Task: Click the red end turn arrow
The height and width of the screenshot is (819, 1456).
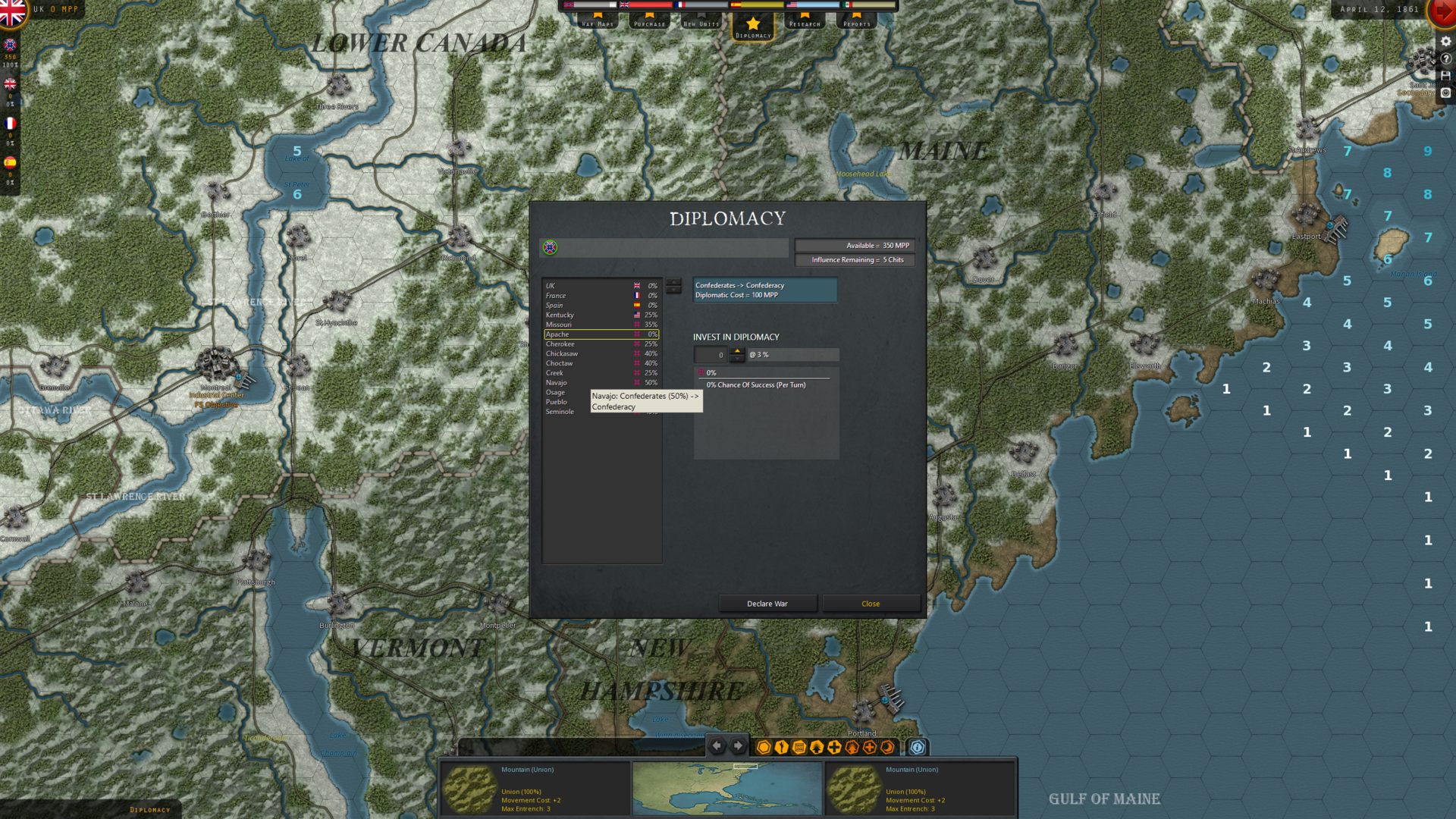Action: click(x=1442, y=13)
